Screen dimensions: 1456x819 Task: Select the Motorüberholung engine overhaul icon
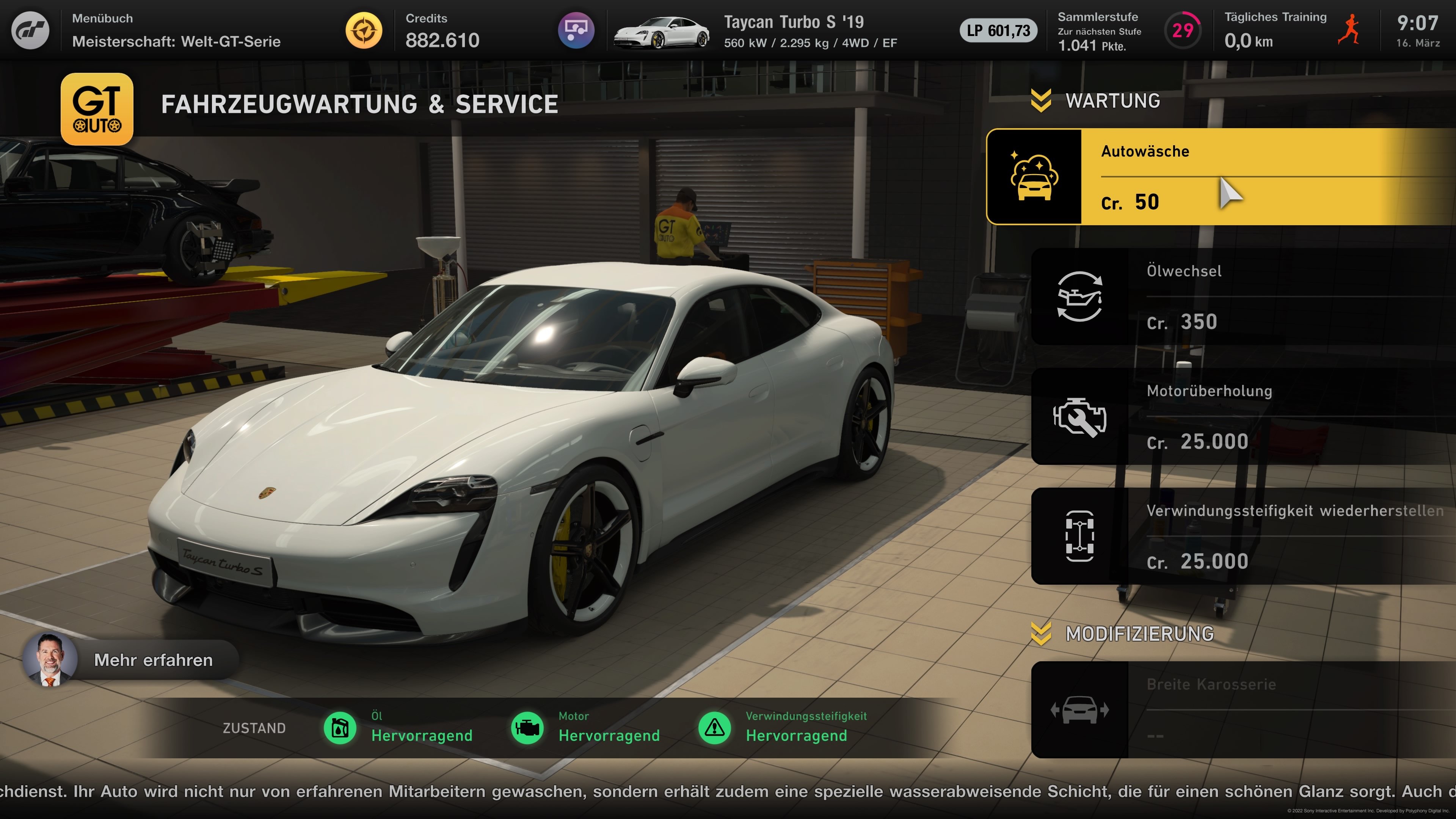pyautogui.click(x=1080, y=417)
